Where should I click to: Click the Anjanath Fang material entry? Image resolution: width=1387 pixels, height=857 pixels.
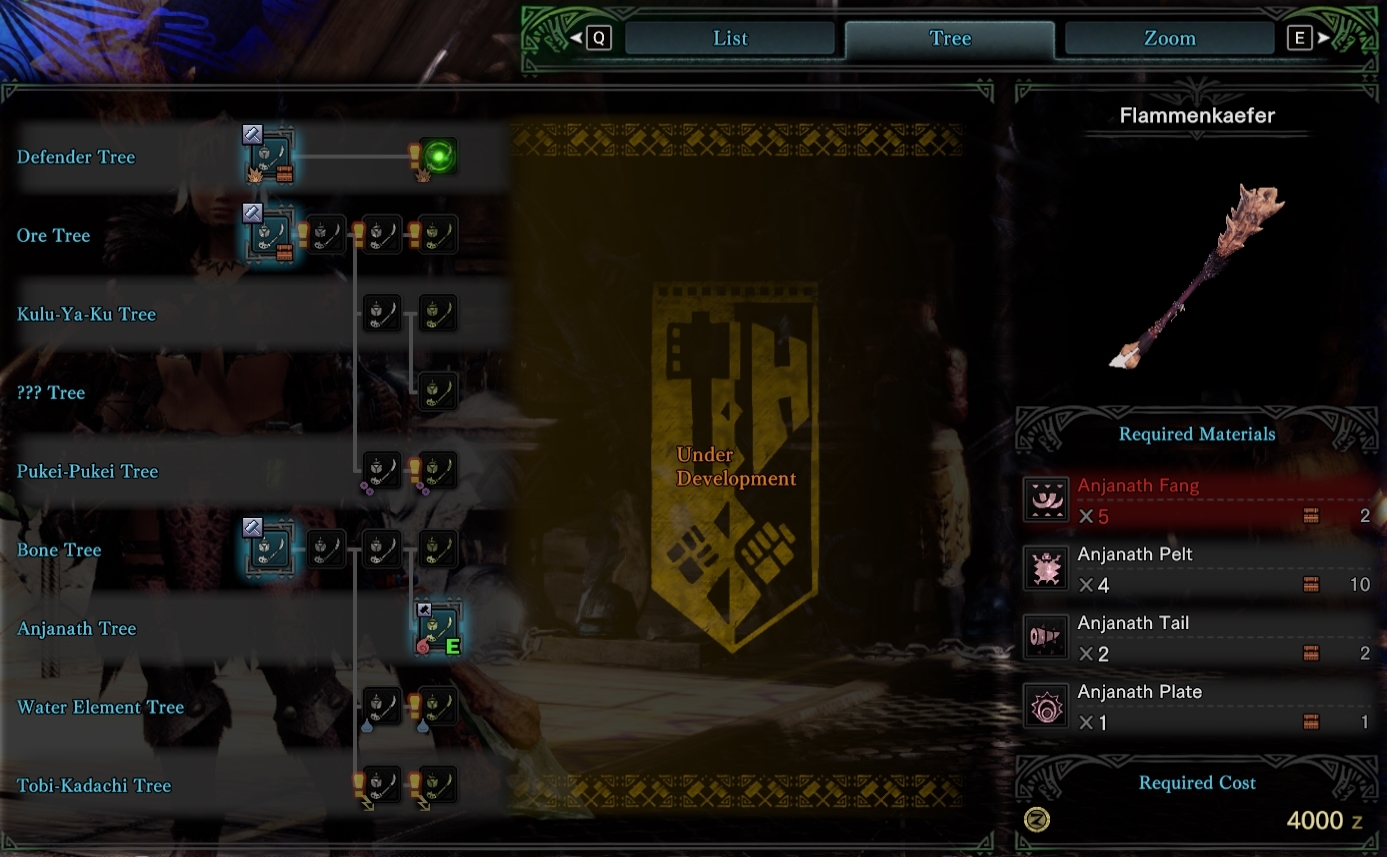click(1197, 499)
